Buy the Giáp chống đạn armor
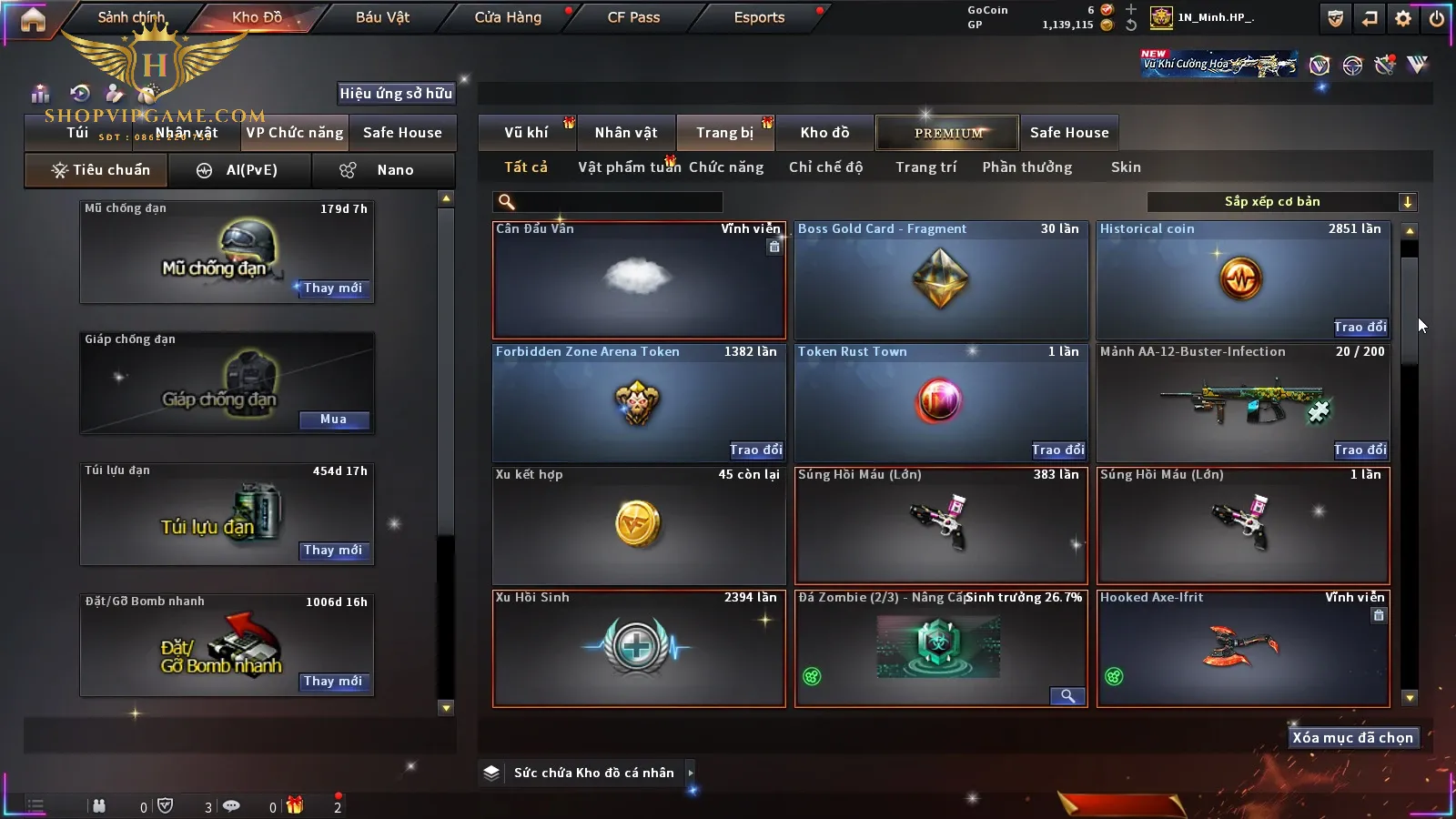The image size is (1456, 819). click(x=333, y=420)
